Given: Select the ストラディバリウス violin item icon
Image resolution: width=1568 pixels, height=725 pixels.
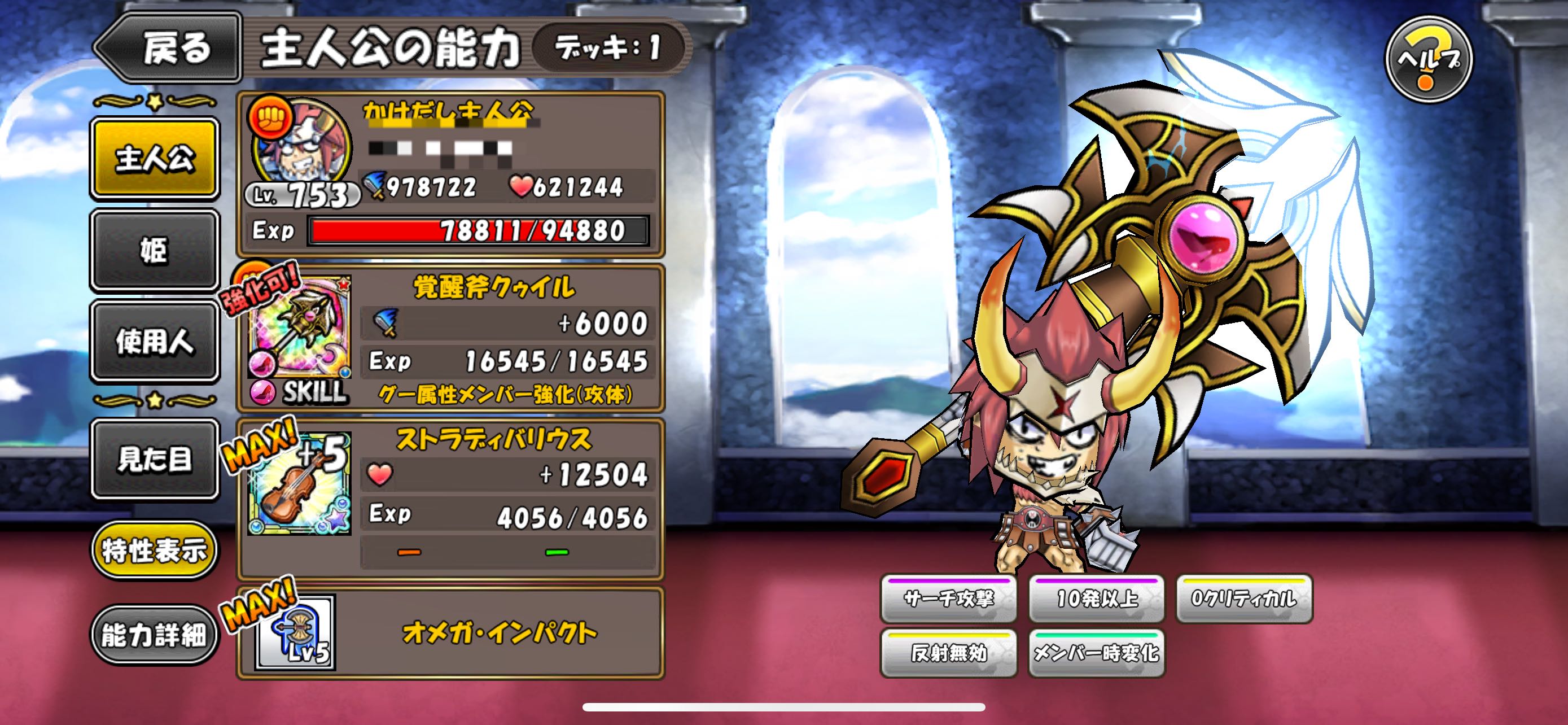Looking at the screenshot, I should pyautogui.click(x=300, y=483).
